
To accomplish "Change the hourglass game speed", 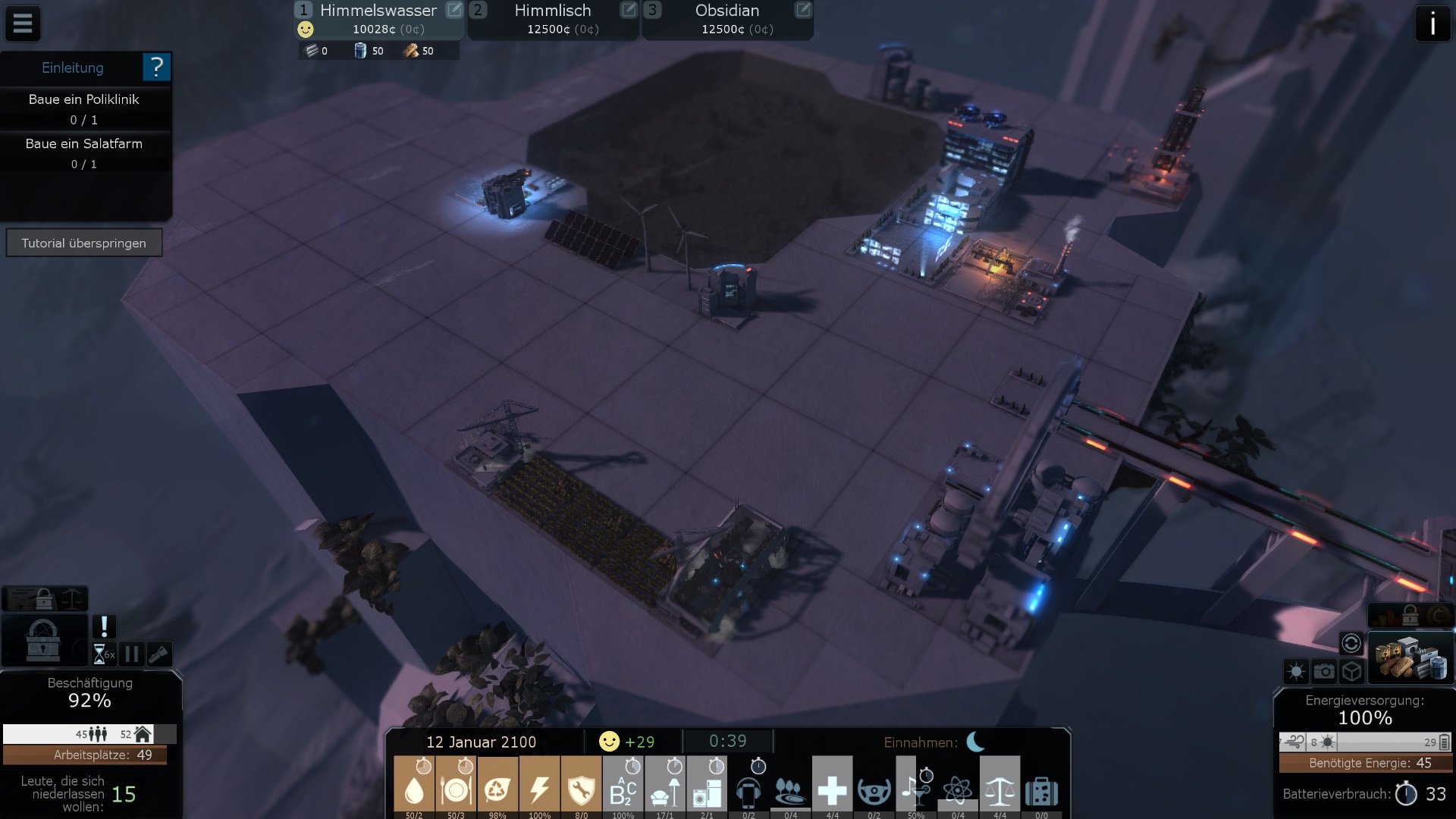I will 103,654.
